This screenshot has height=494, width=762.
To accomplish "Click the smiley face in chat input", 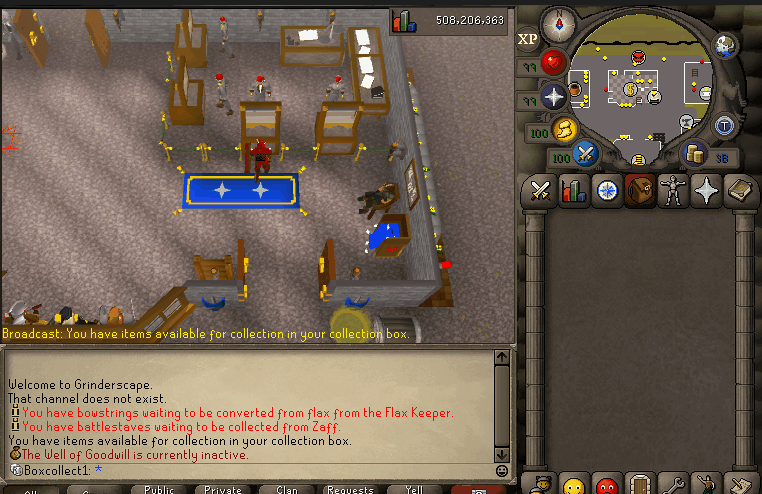I will click(501, 470).
